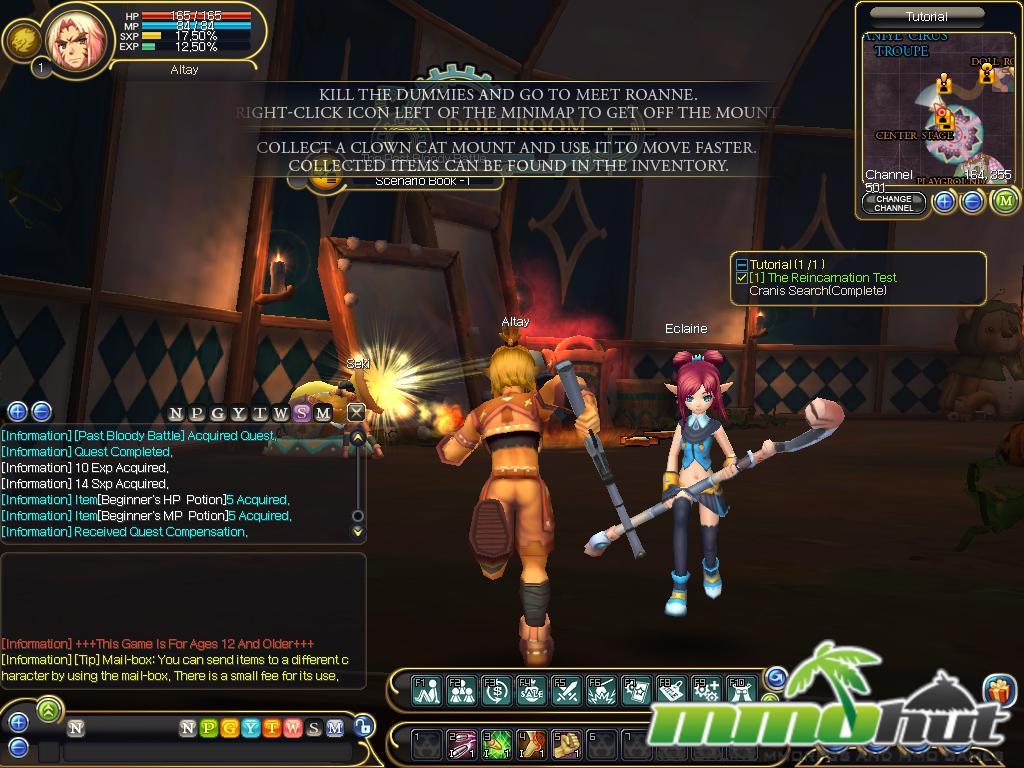Open the F4 Sale shop icon
The image size is (1024, 768).
pos(531,689)
